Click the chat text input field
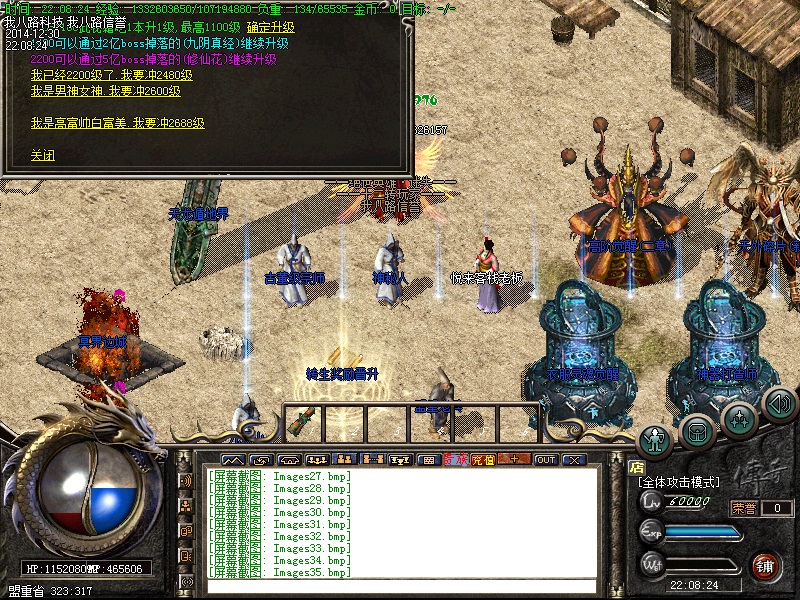The image size is (800, 600). (x=400, y=587)
